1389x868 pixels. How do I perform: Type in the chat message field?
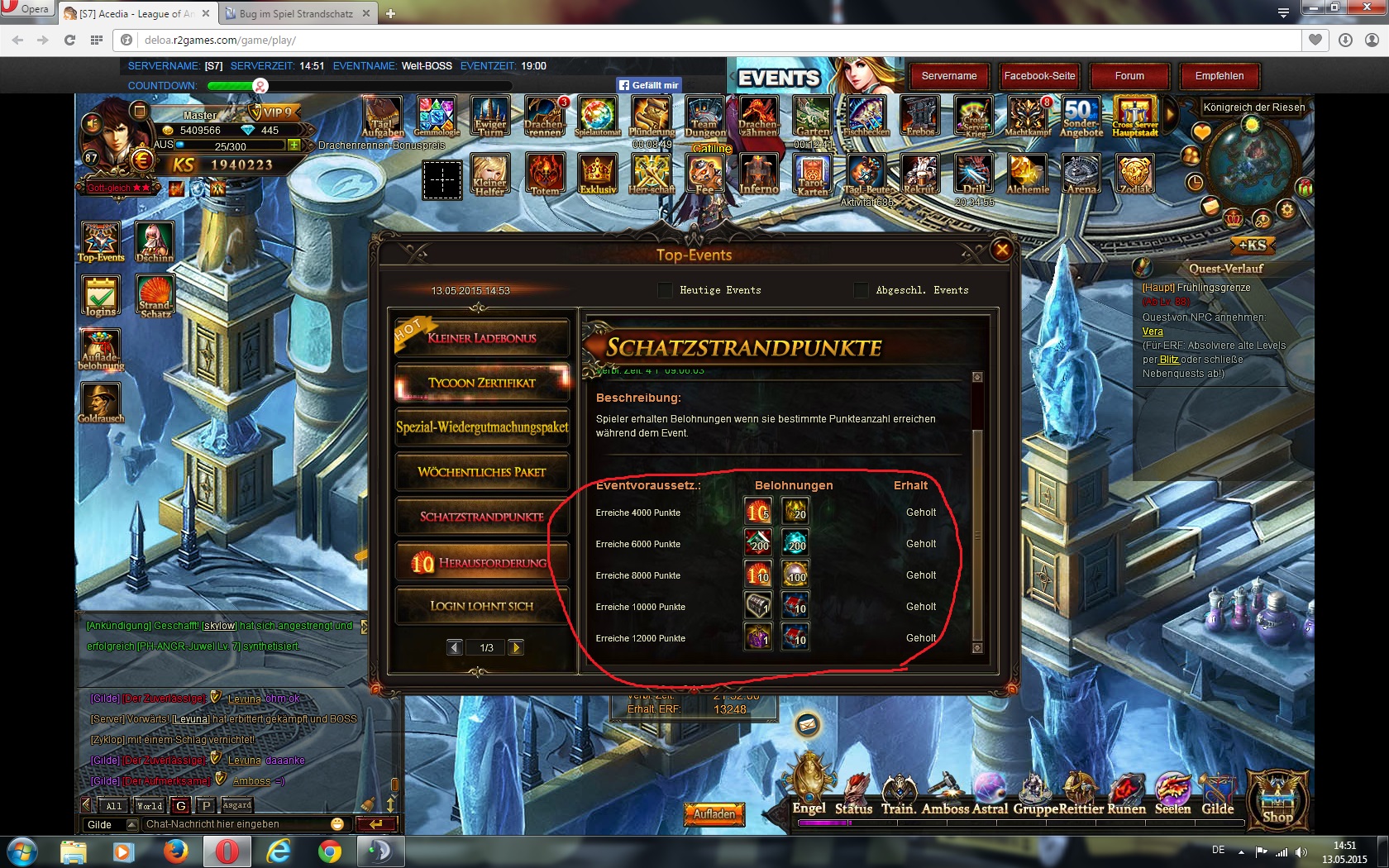pos(236,824)
